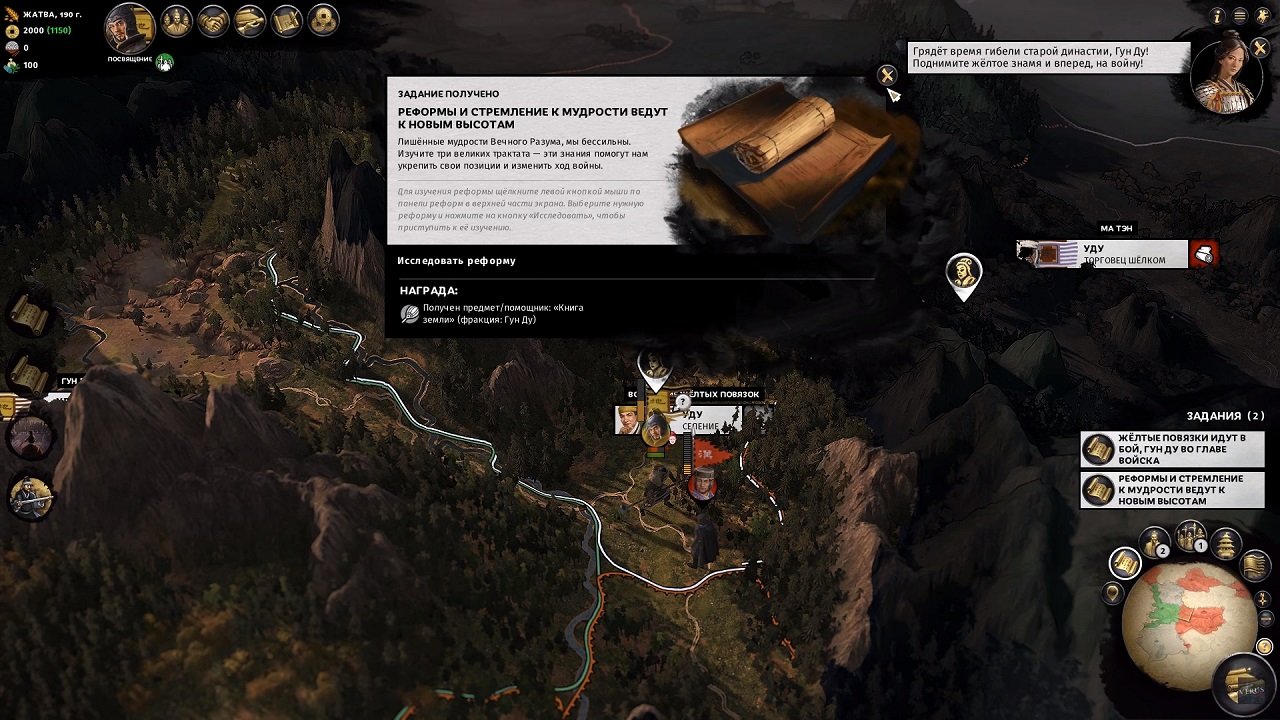Close the quest received popup
Viewport: 1280px width, 720px height.
[x=886, y=75]
